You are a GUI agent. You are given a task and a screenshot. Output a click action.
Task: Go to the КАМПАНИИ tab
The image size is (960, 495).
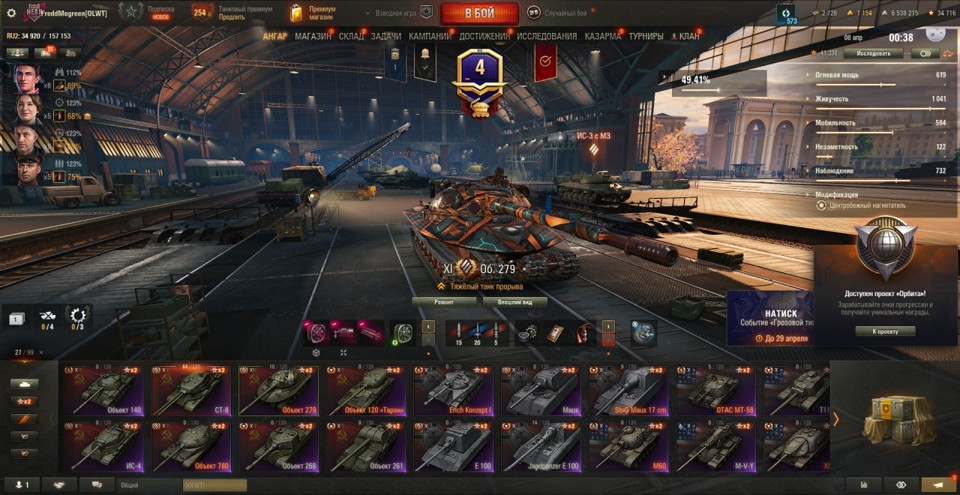[429, 36]
